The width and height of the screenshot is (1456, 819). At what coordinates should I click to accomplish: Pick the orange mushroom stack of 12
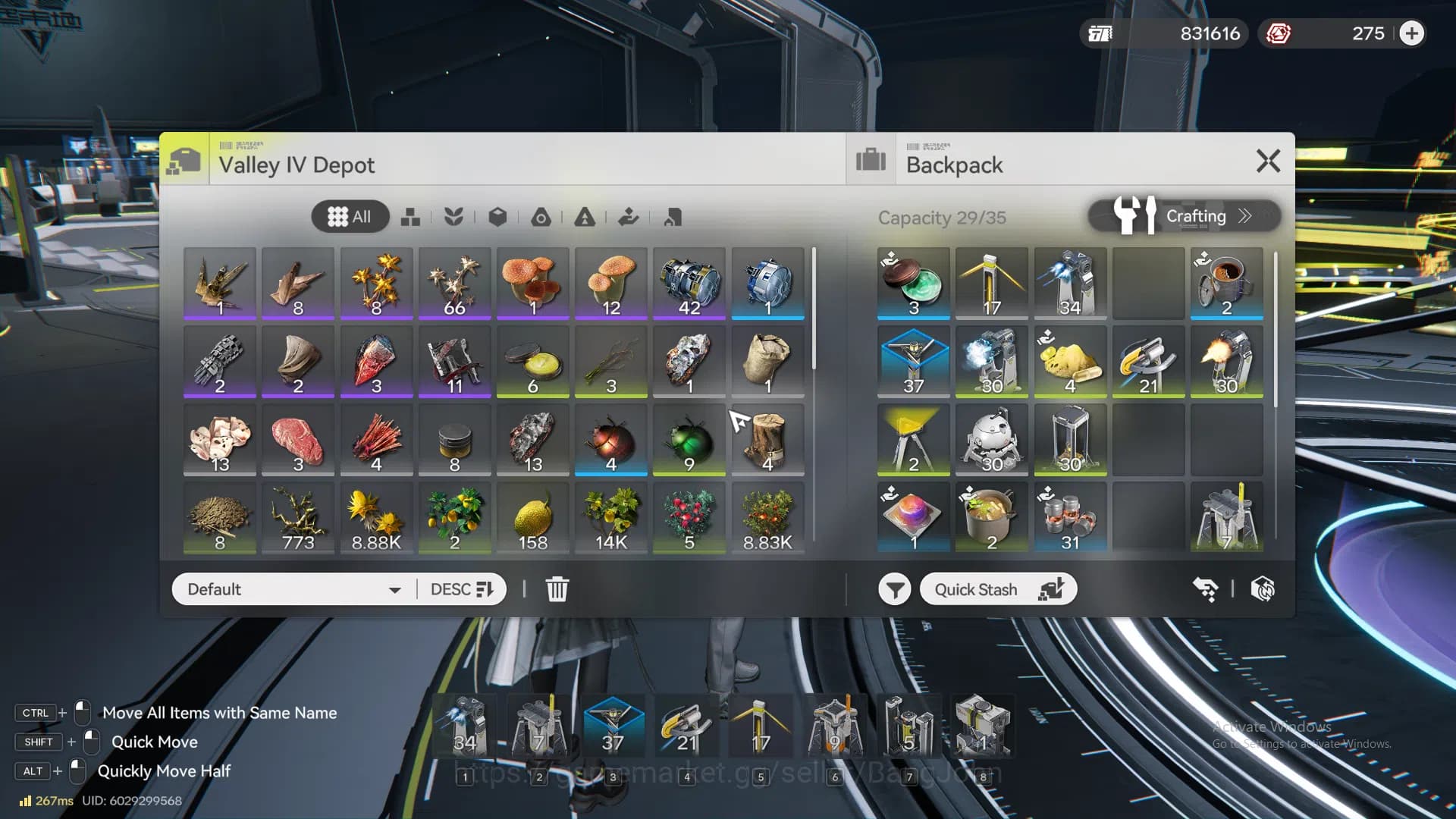point(610,284)
